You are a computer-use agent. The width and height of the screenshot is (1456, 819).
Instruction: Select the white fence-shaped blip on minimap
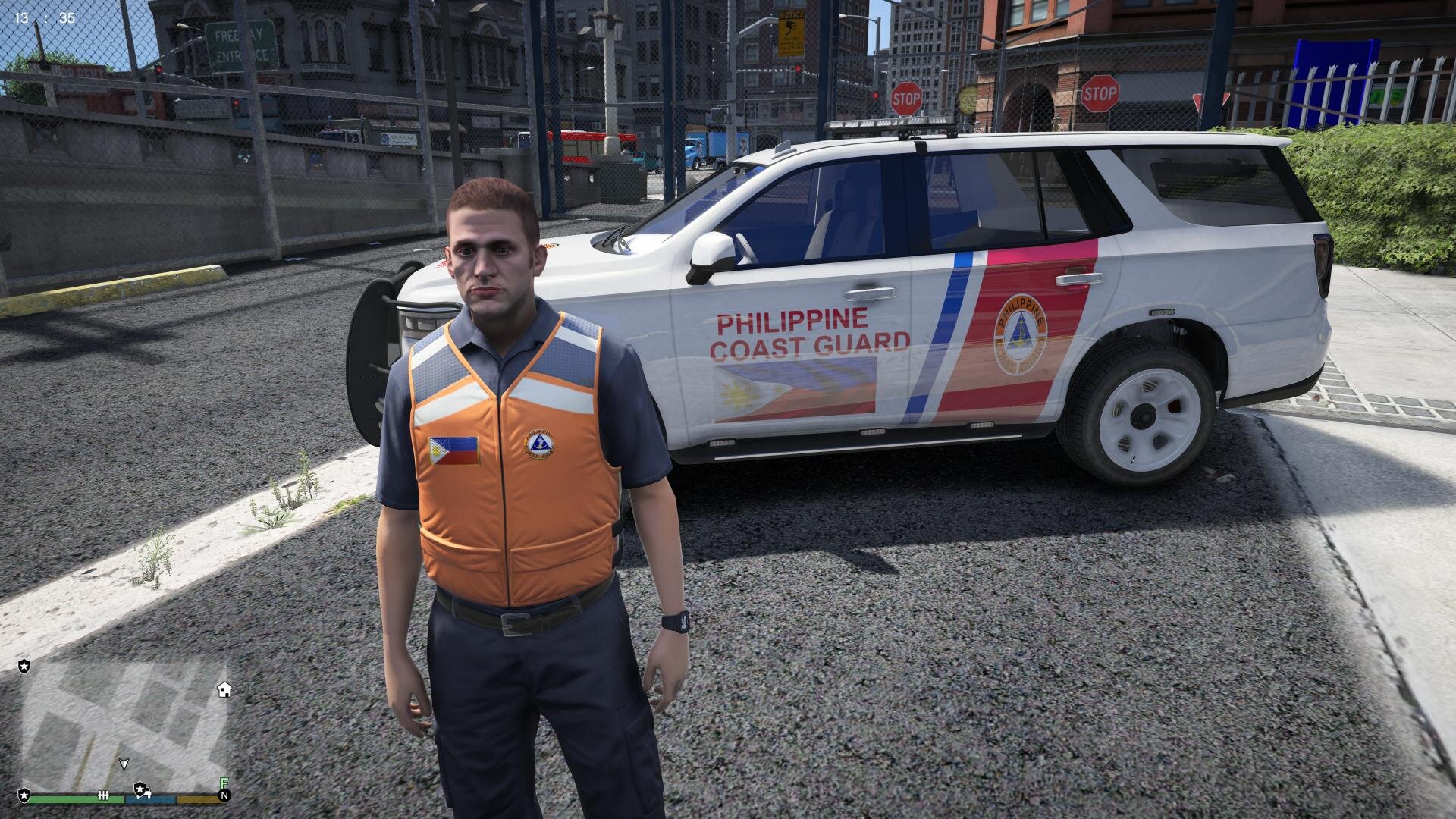click(104, 795)
